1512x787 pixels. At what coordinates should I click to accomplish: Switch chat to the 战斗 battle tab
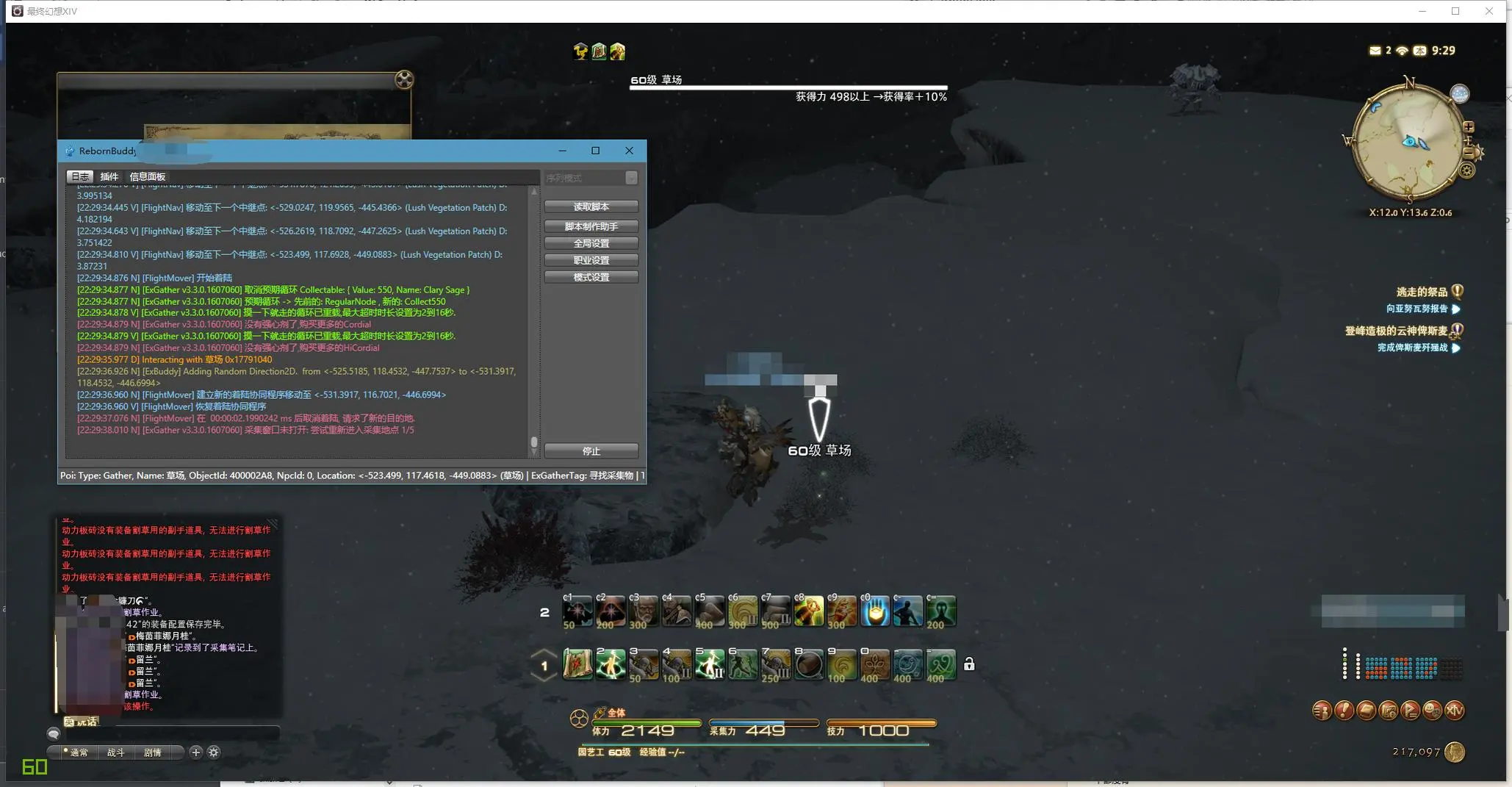[x=115, y=752]
